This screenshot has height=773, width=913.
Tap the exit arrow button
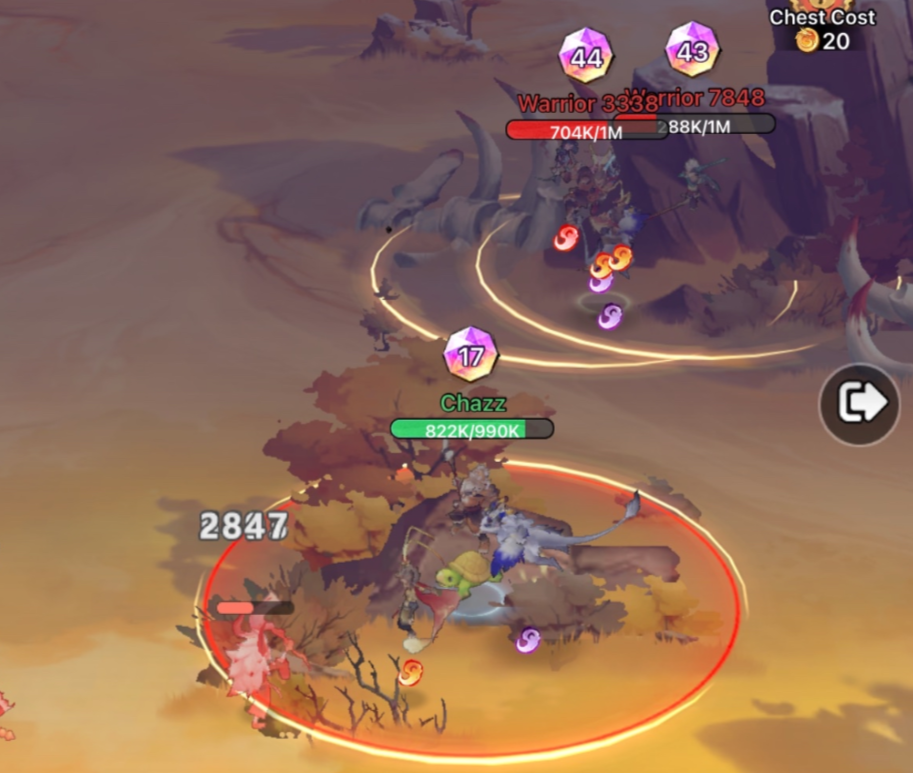click(x=859, y=403)
